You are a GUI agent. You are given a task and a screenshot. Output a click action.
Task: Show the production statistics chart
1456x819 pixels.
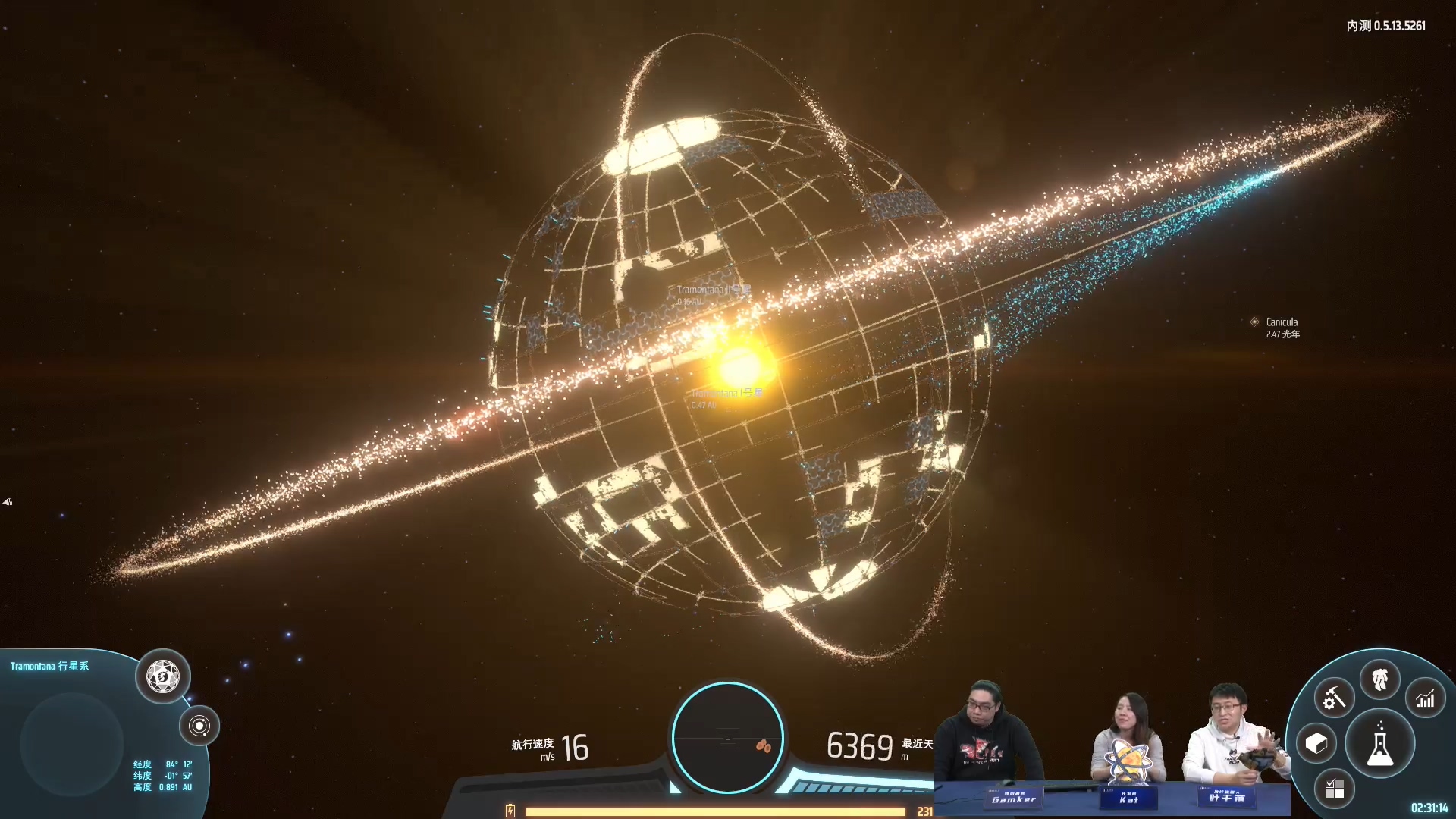1426,698
